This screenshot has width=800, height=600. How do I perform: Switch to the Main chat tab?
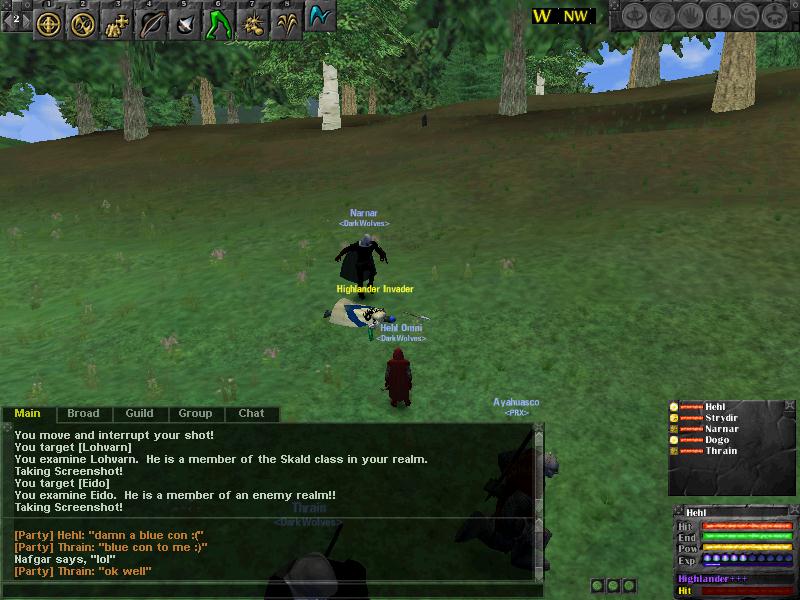coord(27,413)
